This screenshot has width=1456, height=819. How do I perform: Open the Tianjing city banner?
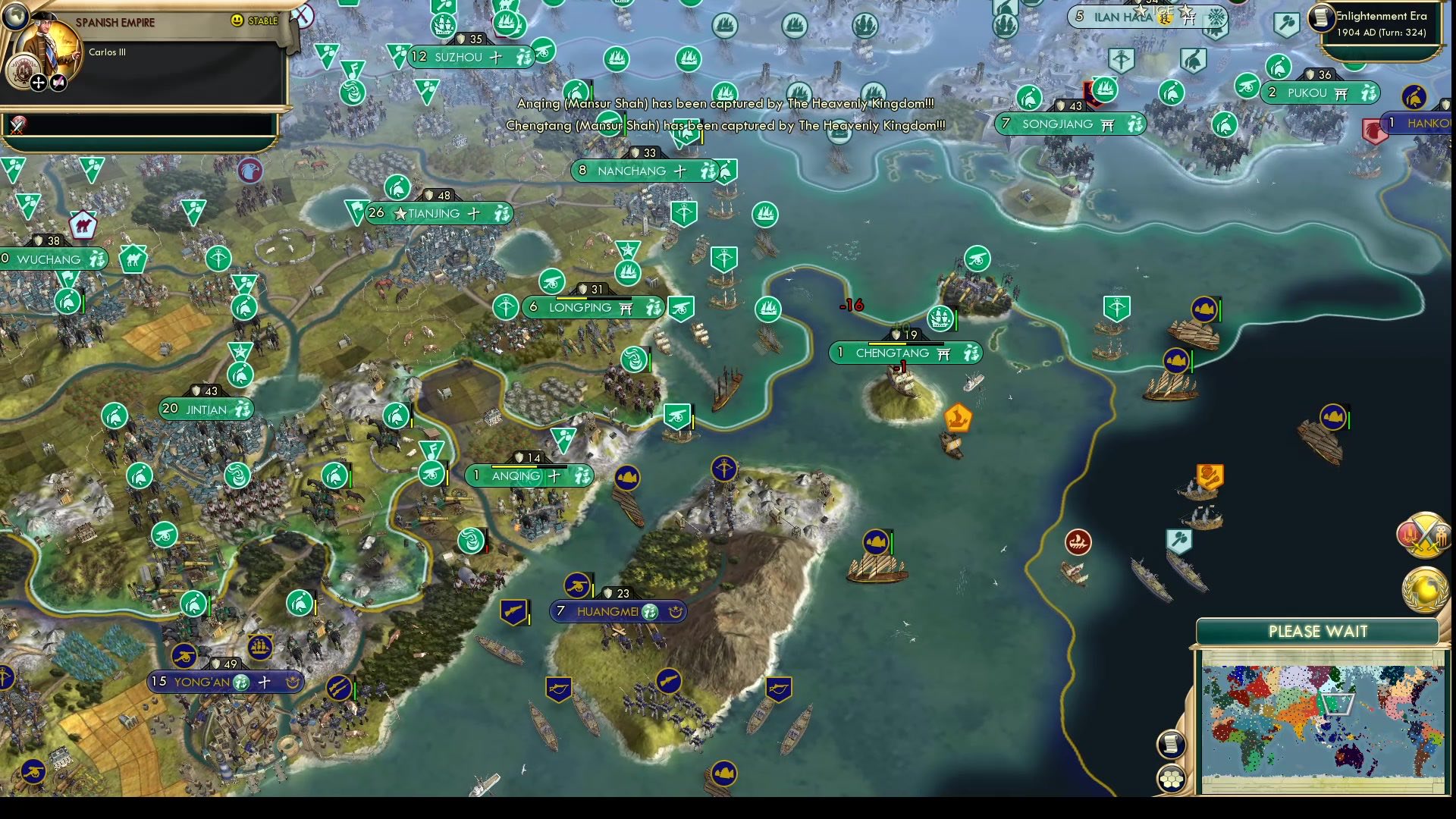pyautogui.click(x=436, y=214)
